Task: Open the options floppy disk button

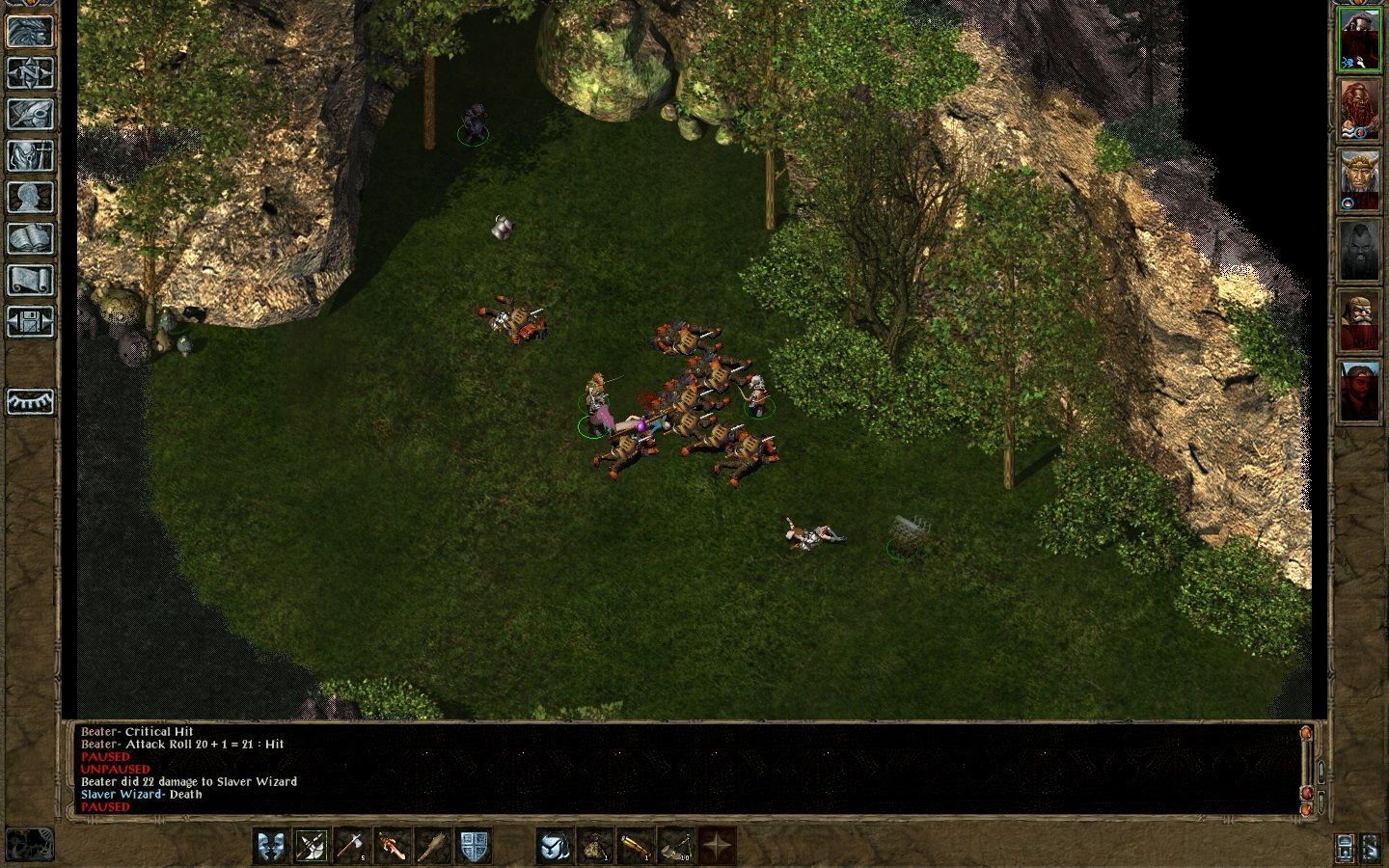Action: point(30,321)
